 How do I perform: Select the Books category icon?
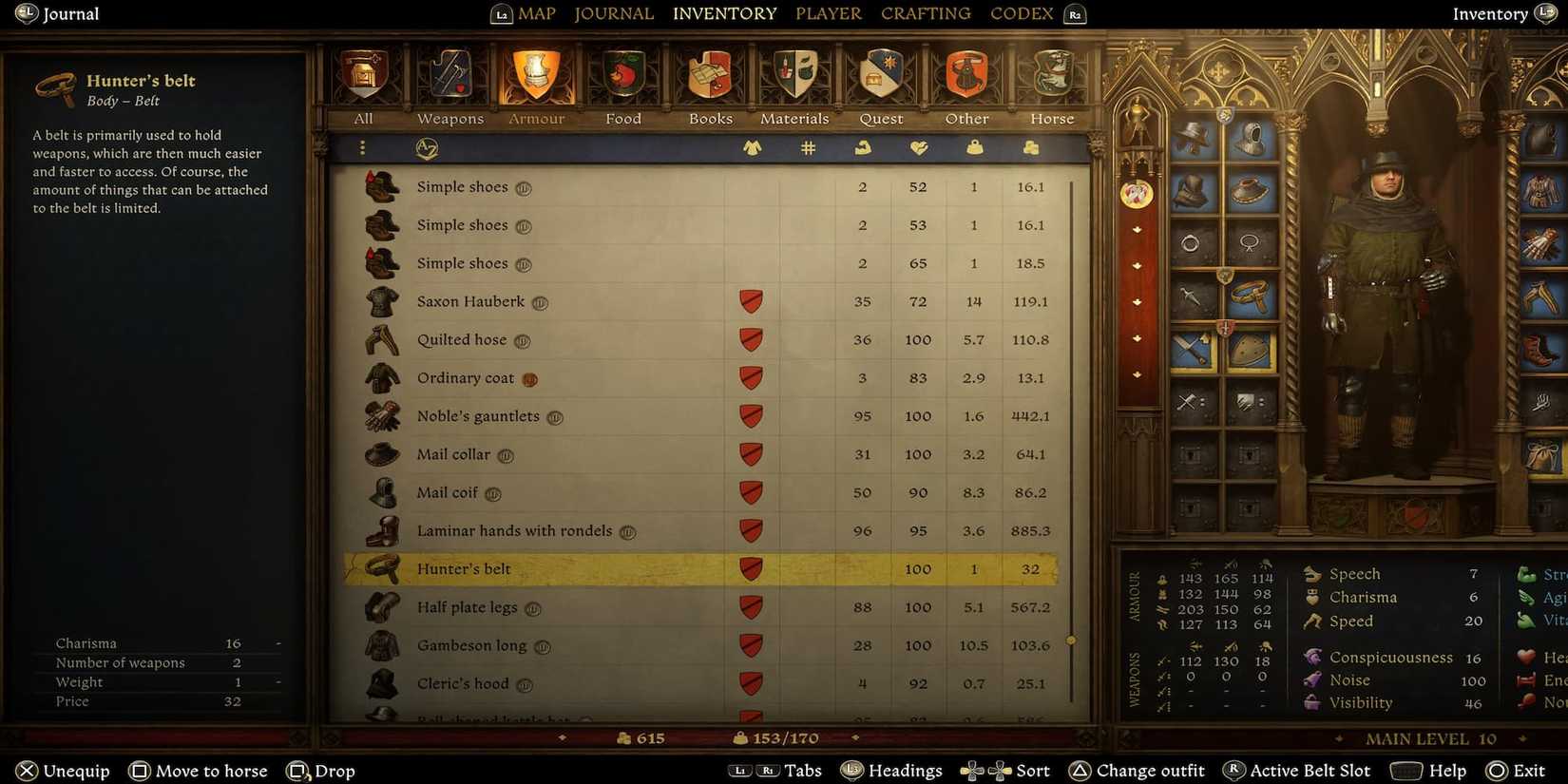709,76
